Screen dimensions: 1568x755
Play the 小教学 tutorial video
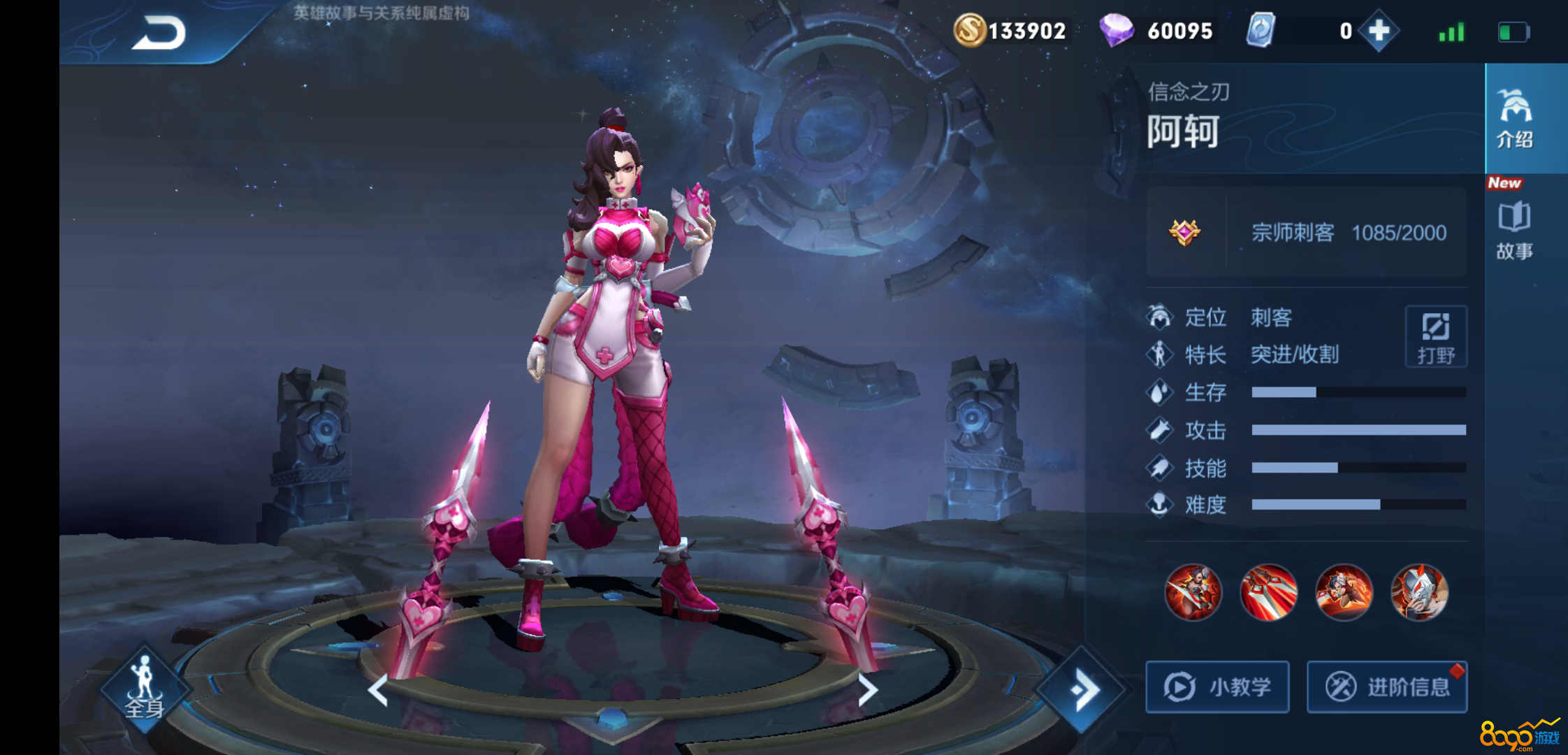(1217, 686)
